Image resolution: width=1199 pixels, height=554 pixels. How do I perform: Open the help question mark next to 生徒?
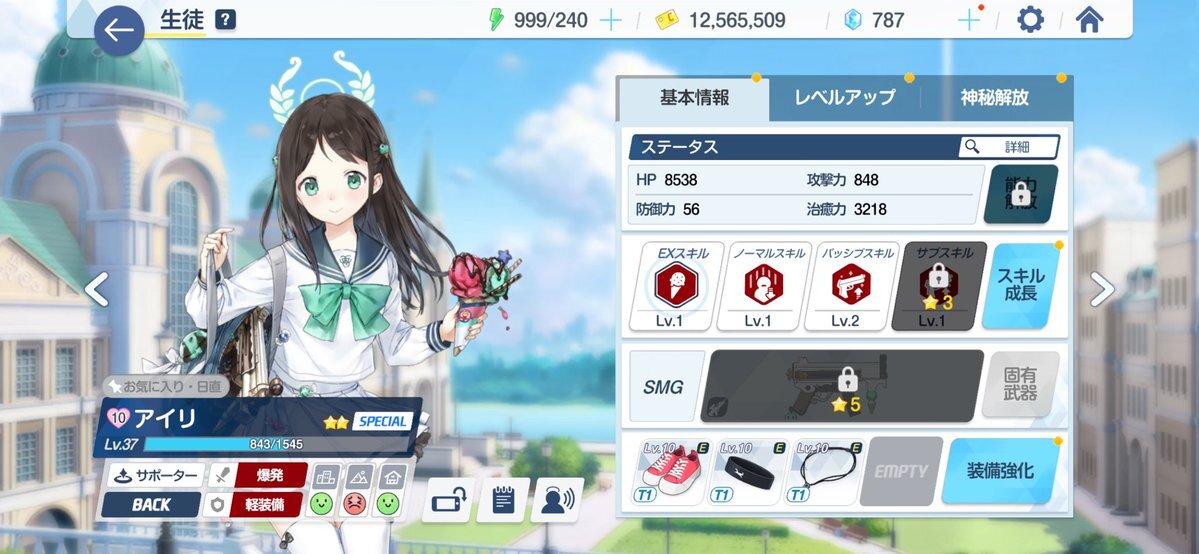pos(226,21)
